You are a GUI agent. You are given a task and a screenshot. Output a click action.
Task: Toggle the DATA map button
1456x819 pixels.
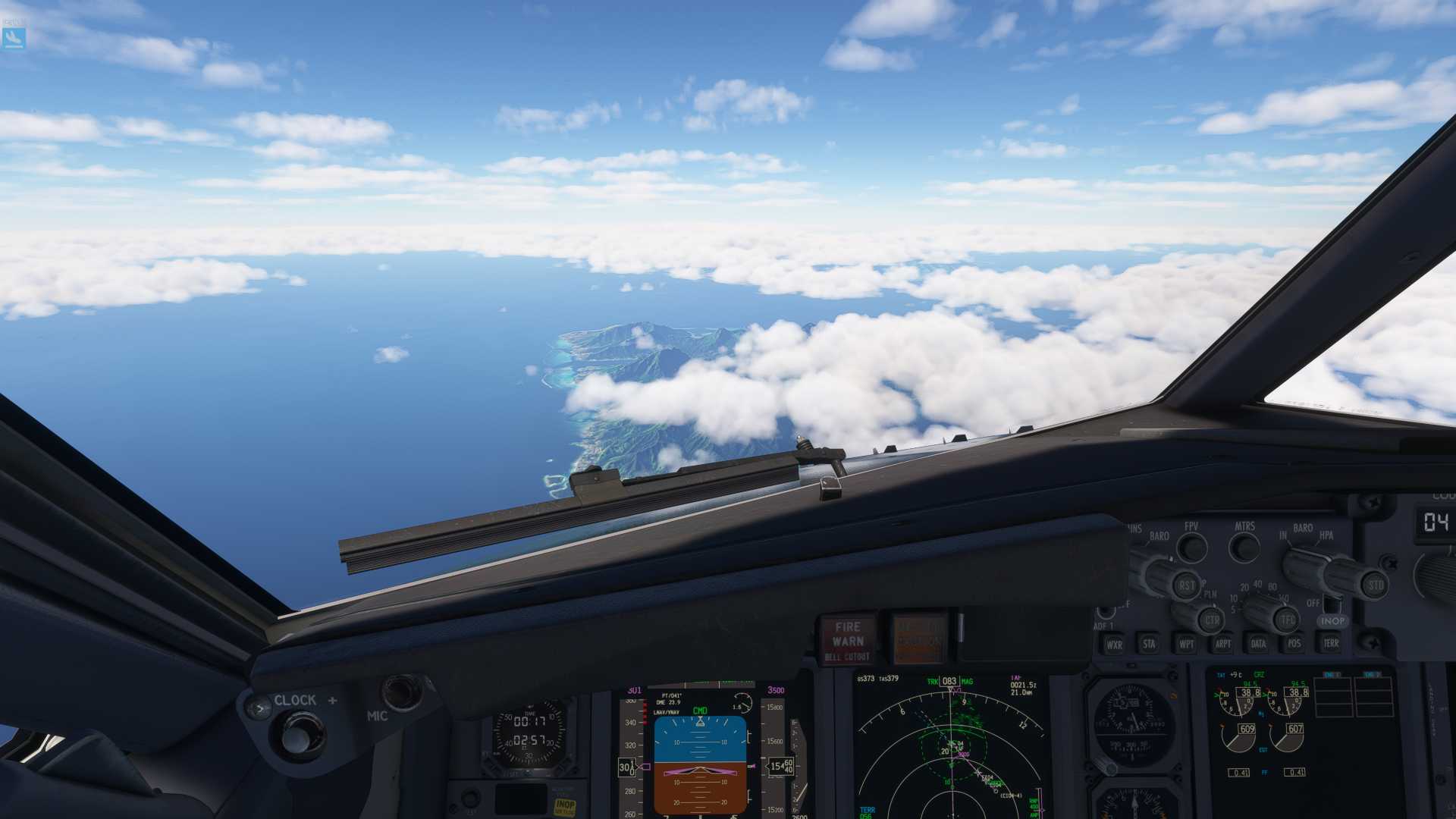point(1259,644)
